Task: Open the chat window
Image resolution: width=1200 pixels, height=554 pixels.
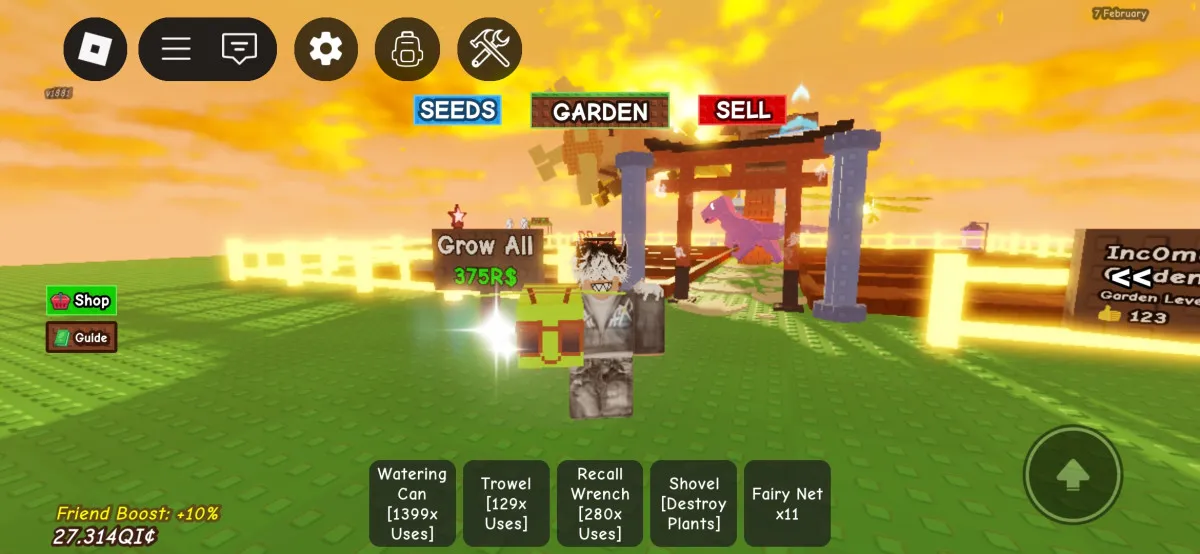Action: [x=239, y=49]
